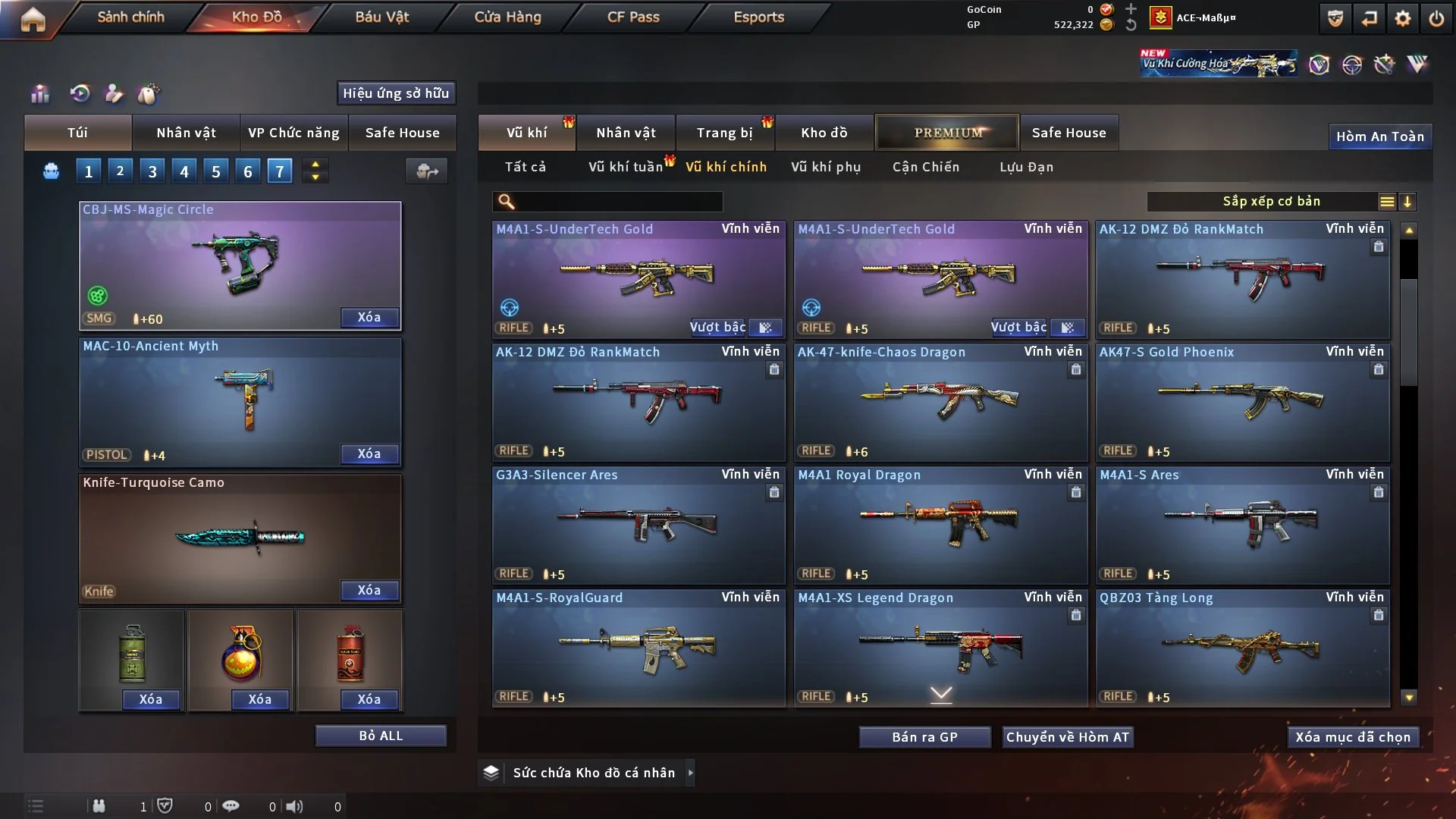Select the AK-47-knife-Chaos Dragon rifle
This screenshot has height=819, width=1456.
coord(940,402)
